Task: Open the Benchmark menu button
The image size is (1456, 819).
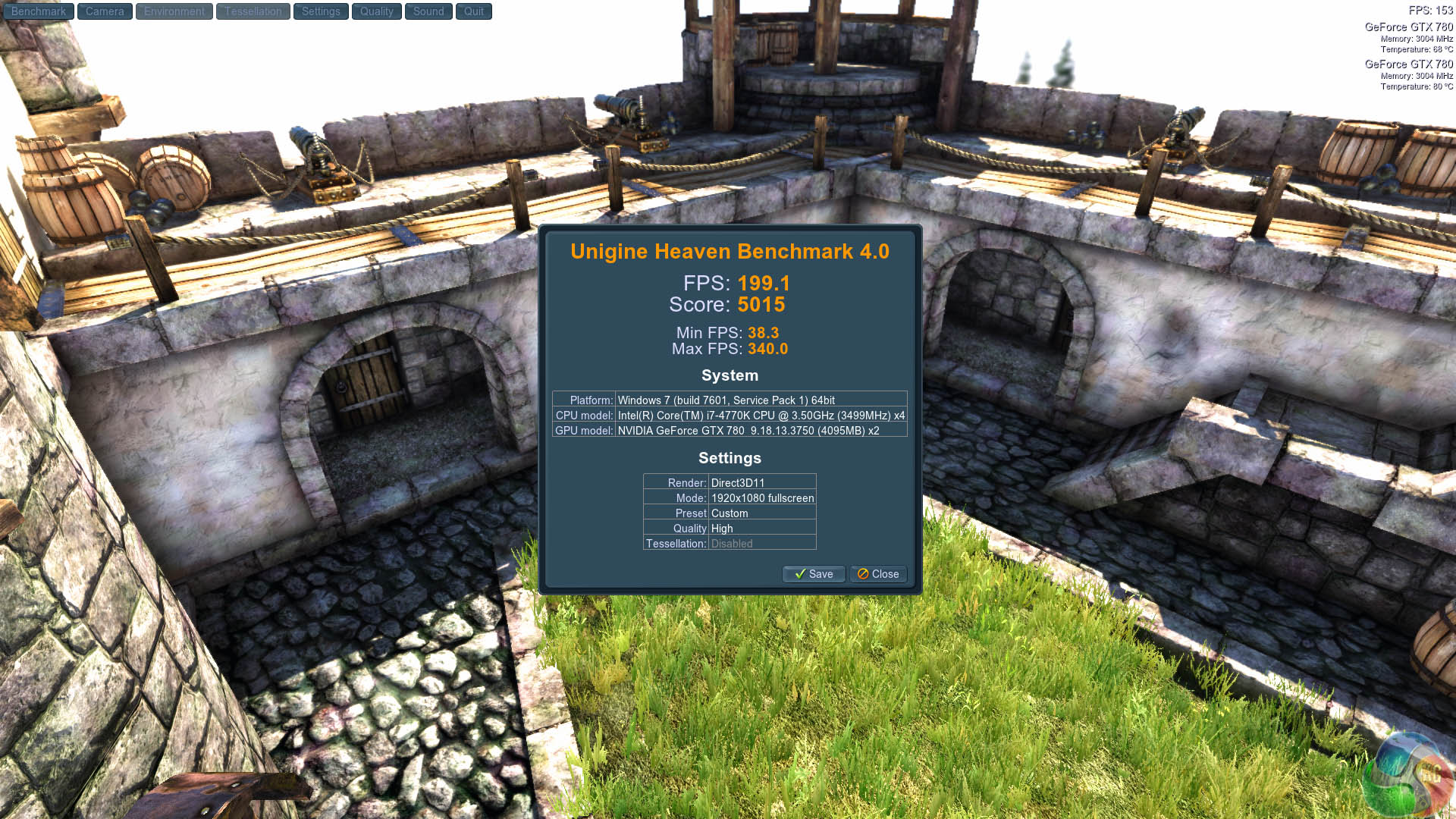Action: 39,11
